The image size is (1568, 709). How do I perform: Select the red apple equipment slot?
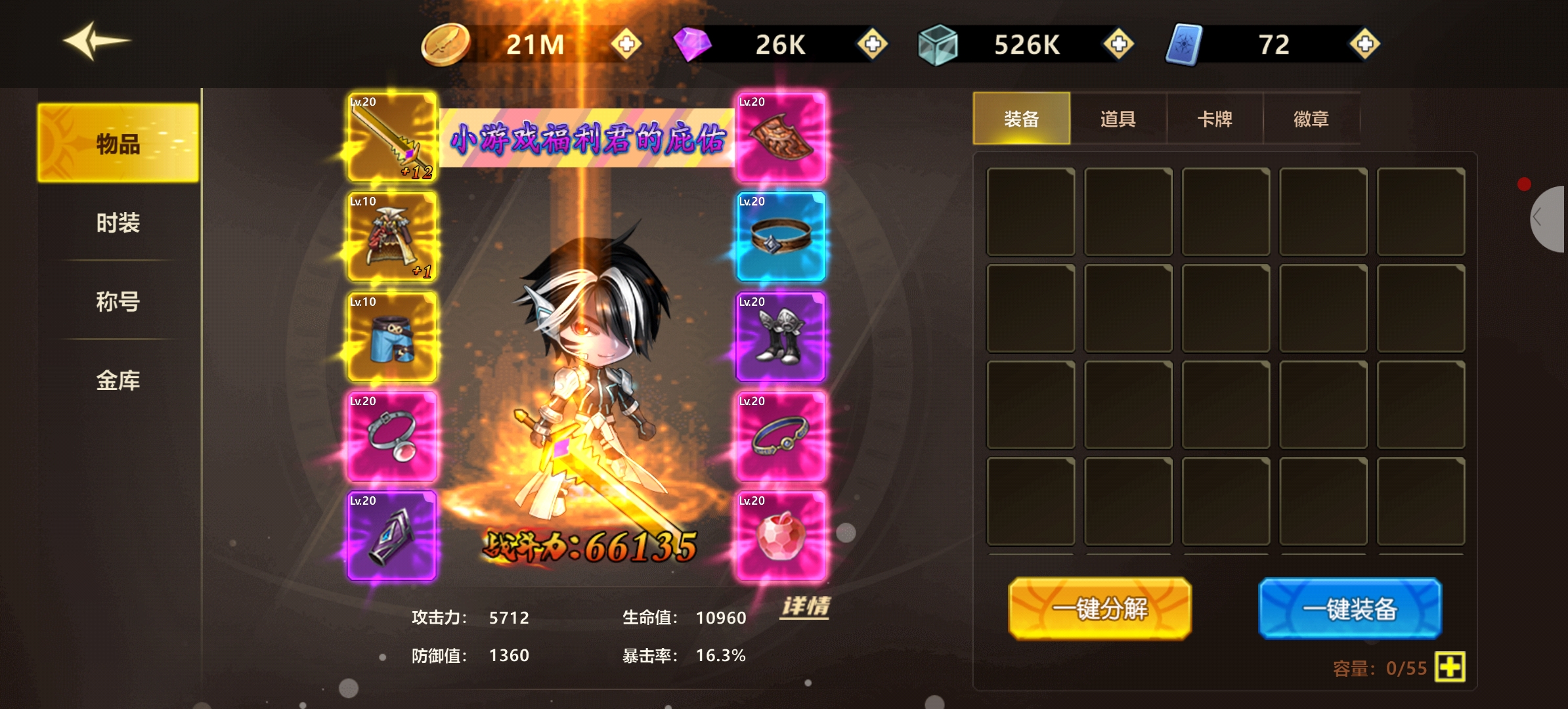781,536
